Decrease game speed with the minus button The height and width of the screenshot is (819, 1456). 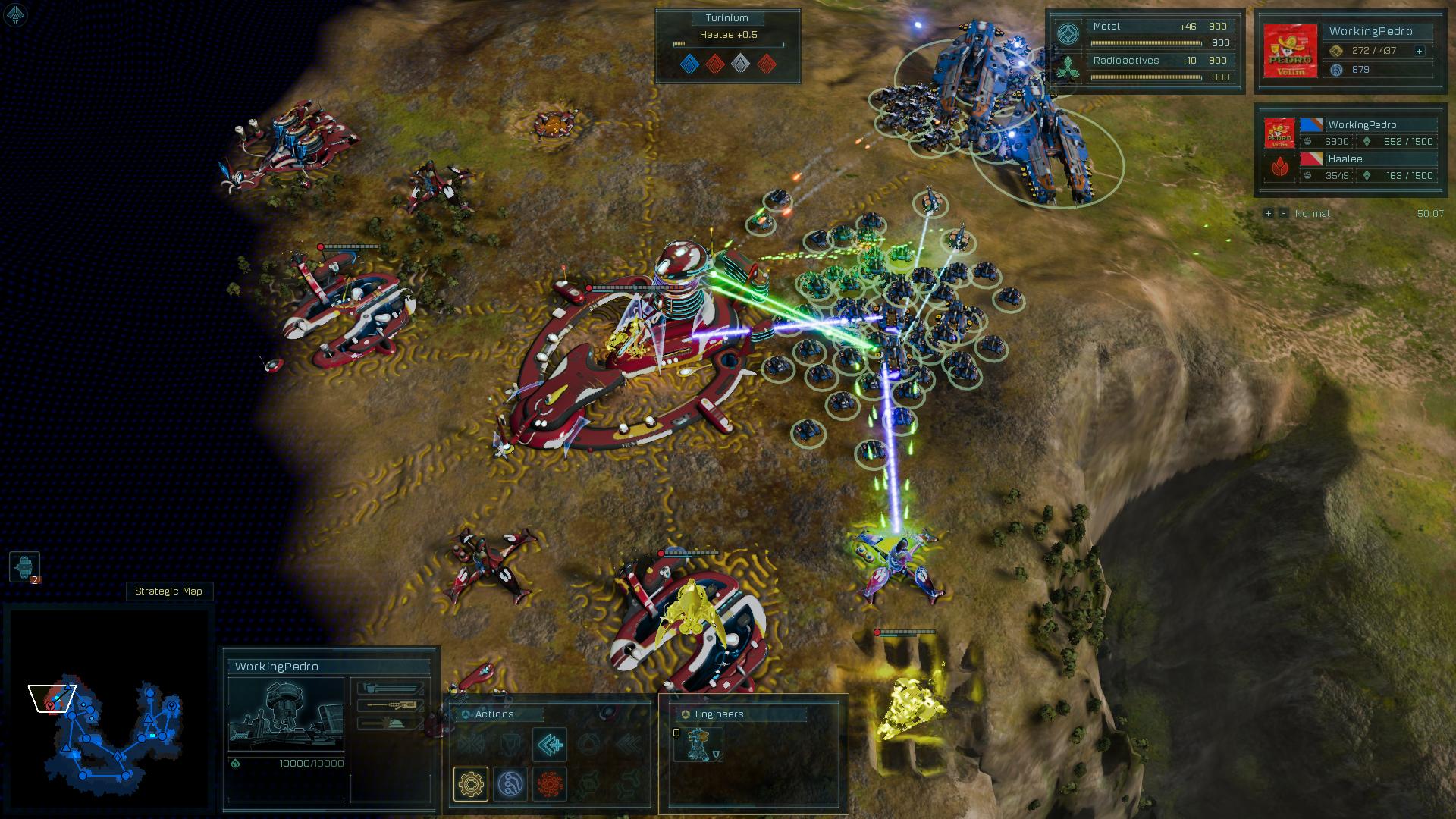coord(1283,214)
